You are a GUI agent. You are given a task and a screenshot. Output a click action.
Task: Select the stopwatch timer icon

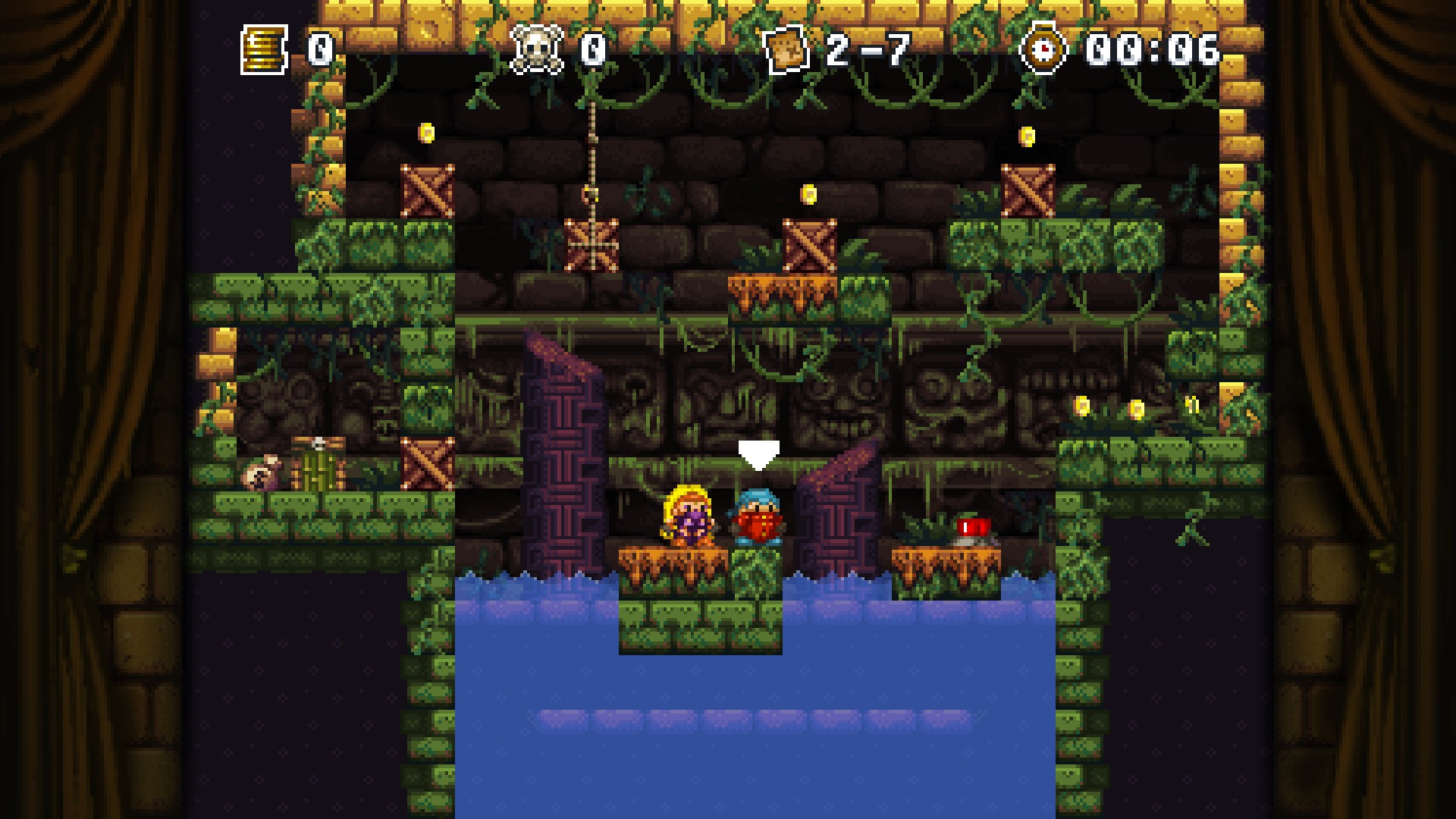(x=1043, y=49)
